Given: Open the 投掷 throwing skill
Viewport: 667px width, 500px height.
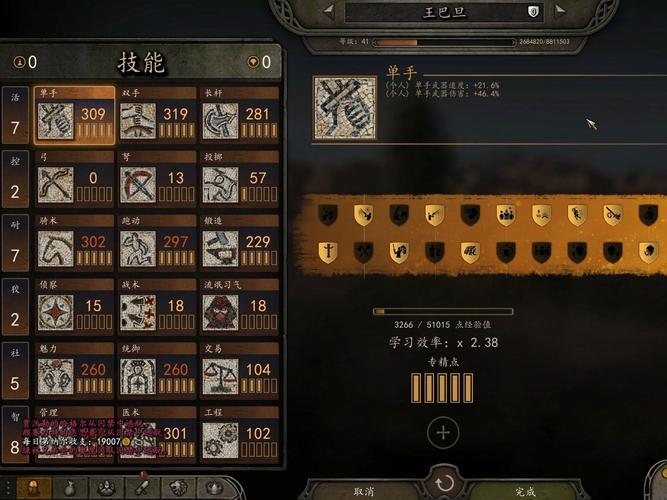Looking at the screenshot, I should pos(238,182).
